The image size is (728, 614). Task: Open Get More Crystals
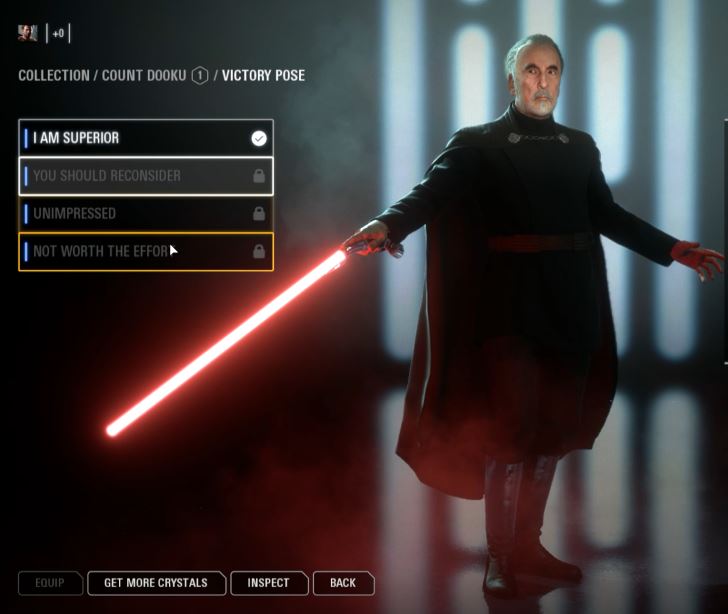pyautogui.click(x=156, y=583)
